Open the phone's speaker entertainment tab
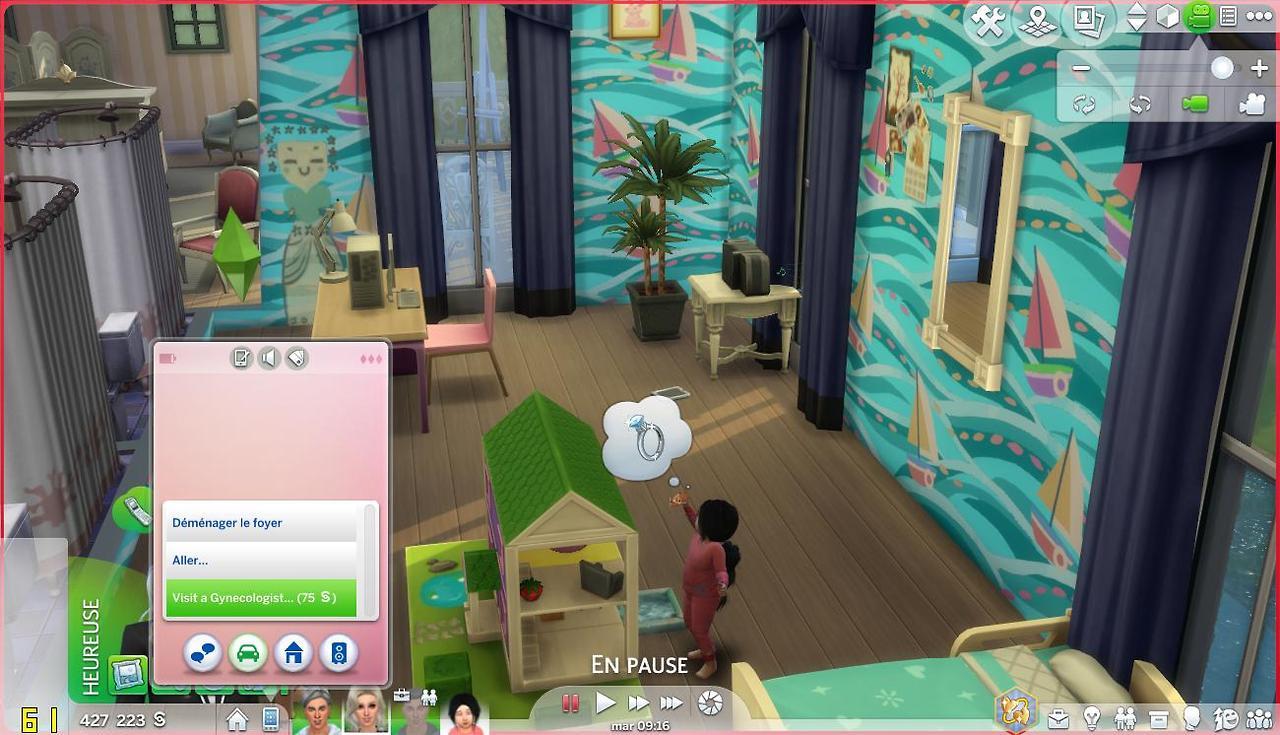Image resolution: width=1280 pixels, height=735 pixels. 338,654
